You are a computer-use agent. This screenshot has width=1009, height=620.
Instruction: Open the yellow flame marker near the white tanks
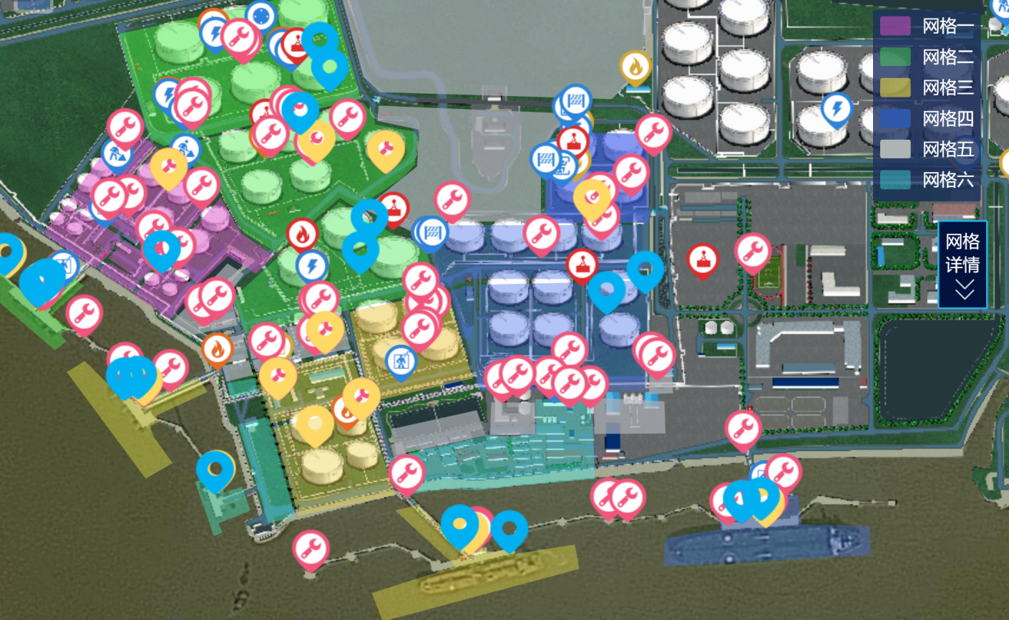(x=636, y=68)
